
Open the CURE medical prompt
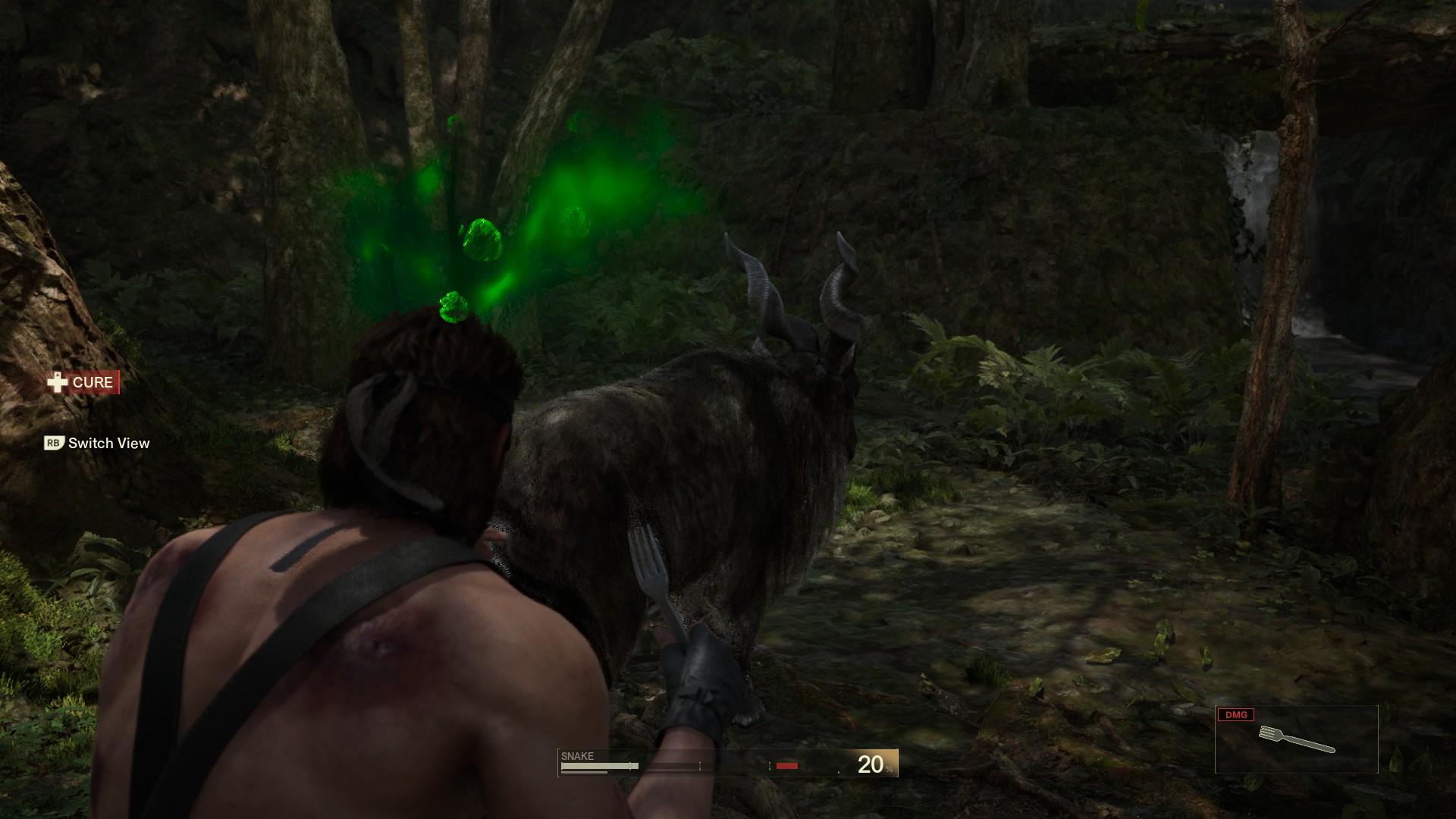click(x=82, y=382)
